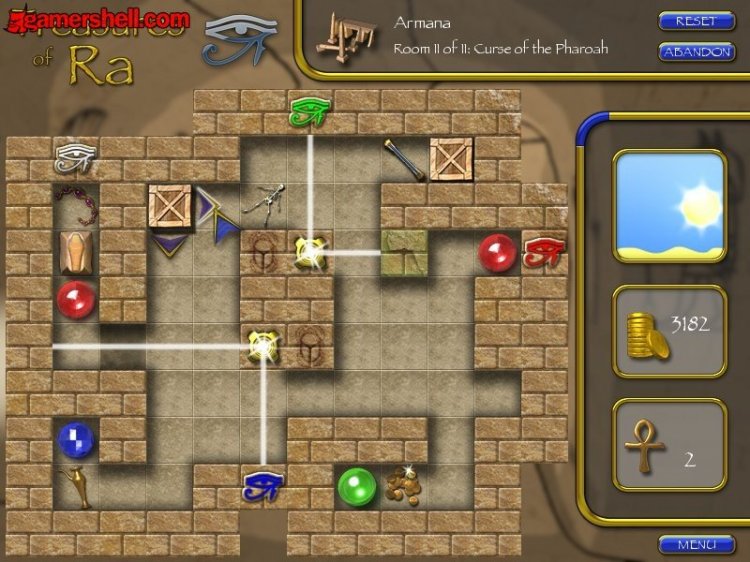Select the wooden crate beside the bone
Viewport: 750px width, 562px height.
[450, 158]
